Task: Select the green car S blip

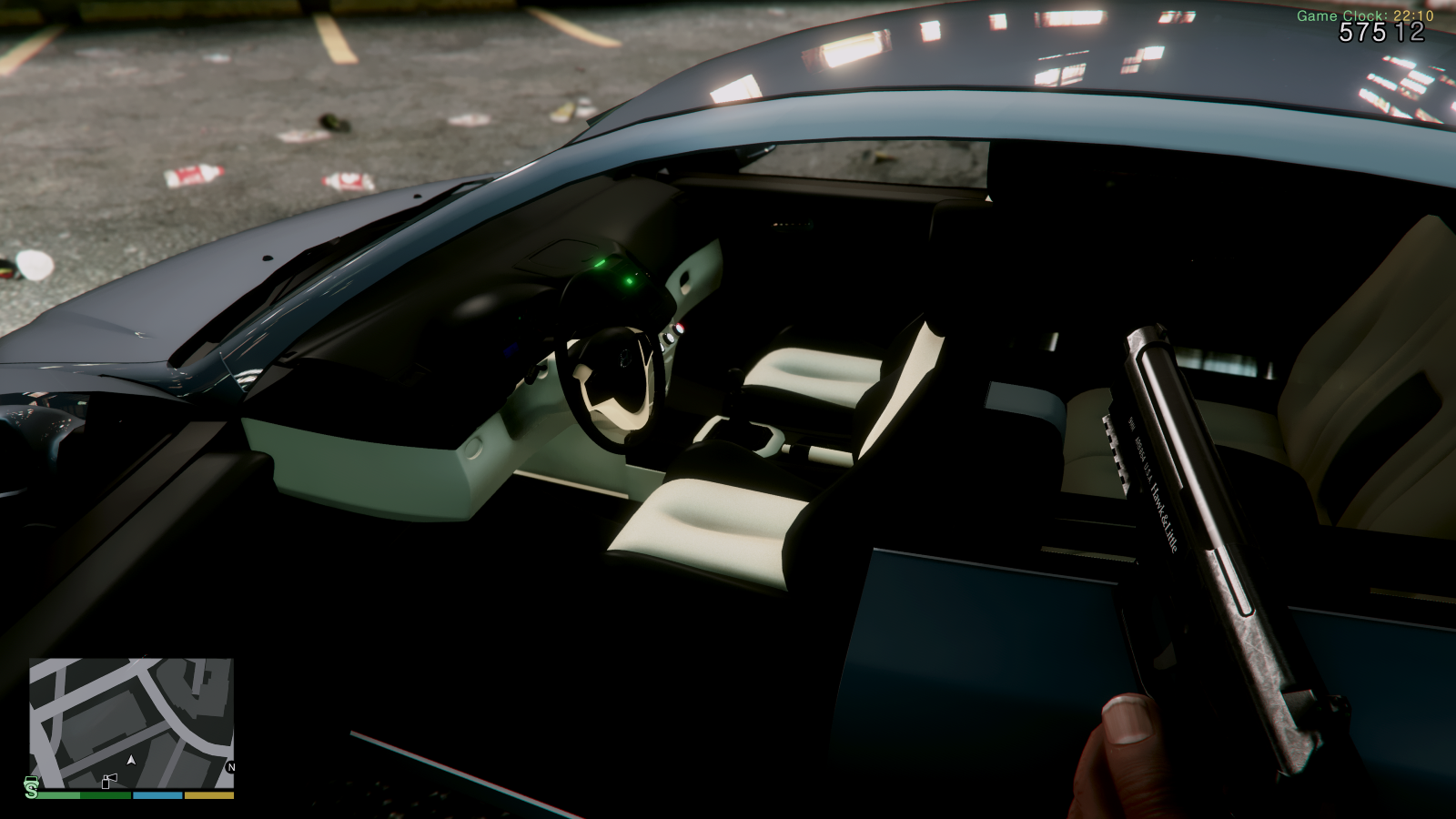Action: [32, 787]
